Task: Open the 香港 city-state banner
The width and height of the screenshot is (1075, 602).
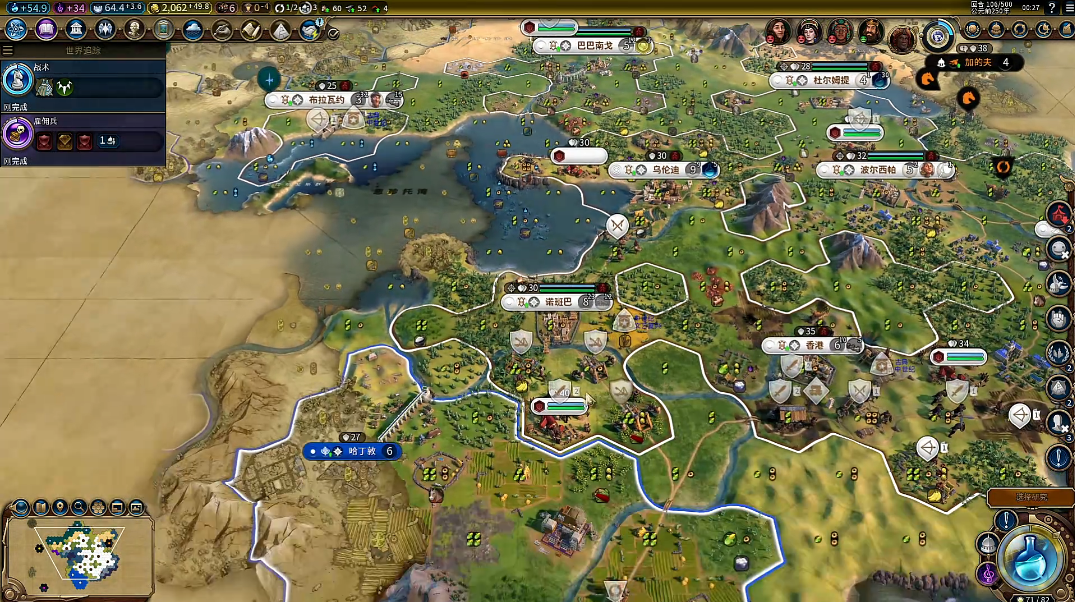Action: click(x=812, y=345)
